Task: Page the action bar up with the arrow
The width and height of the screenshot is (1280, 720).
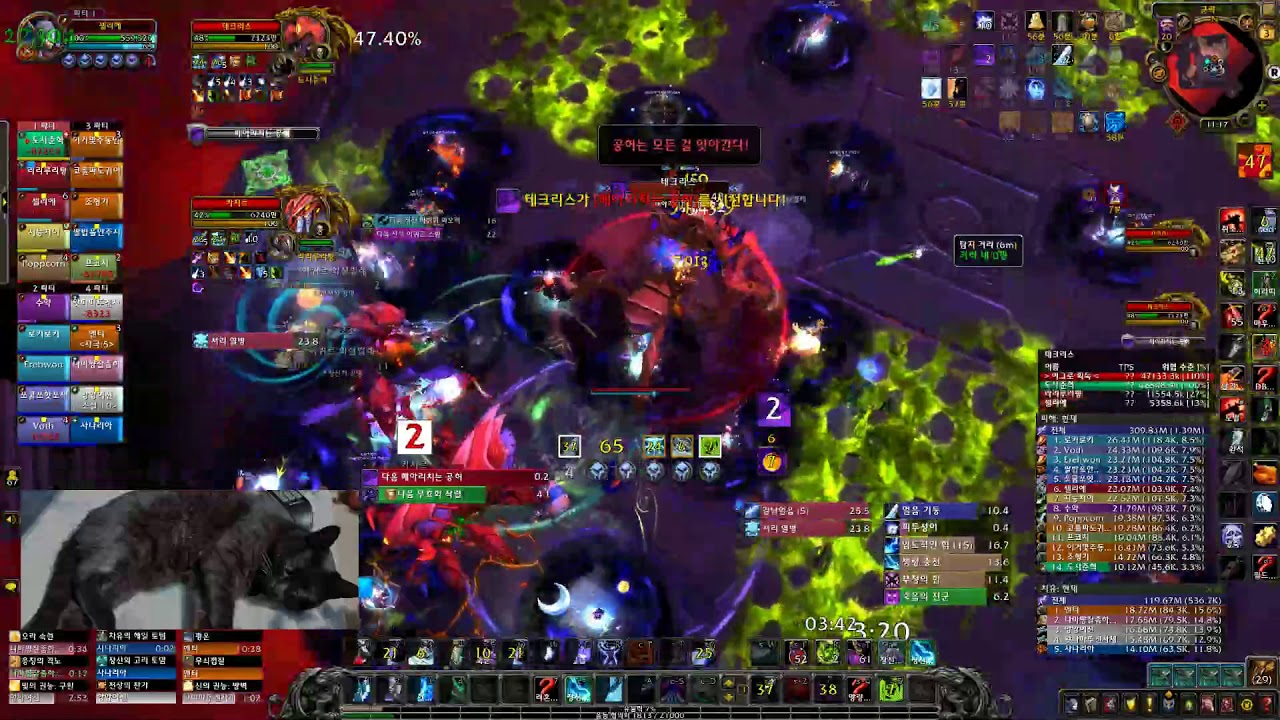Action: [x=728, y=682]
